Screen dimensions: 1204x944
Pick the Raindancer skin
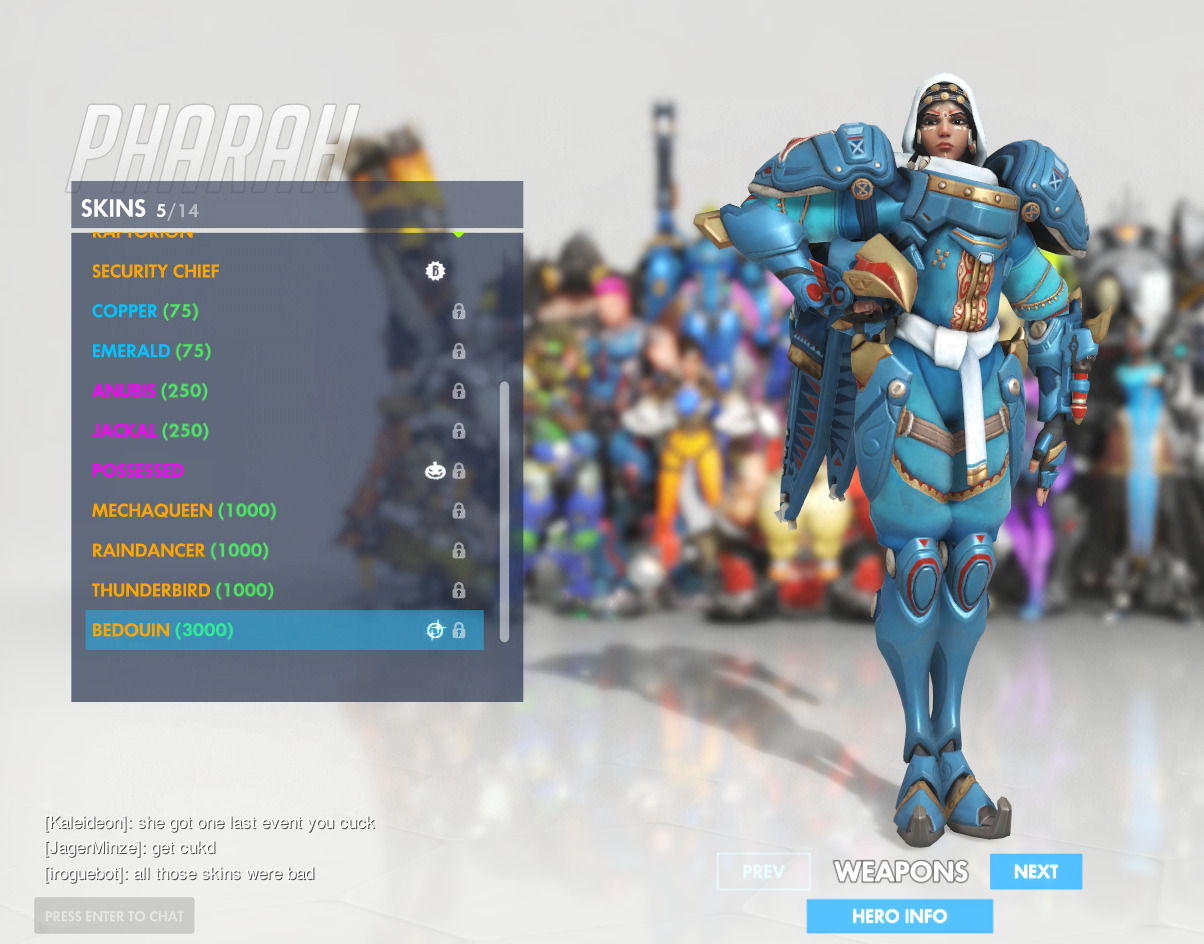point(180,551)
